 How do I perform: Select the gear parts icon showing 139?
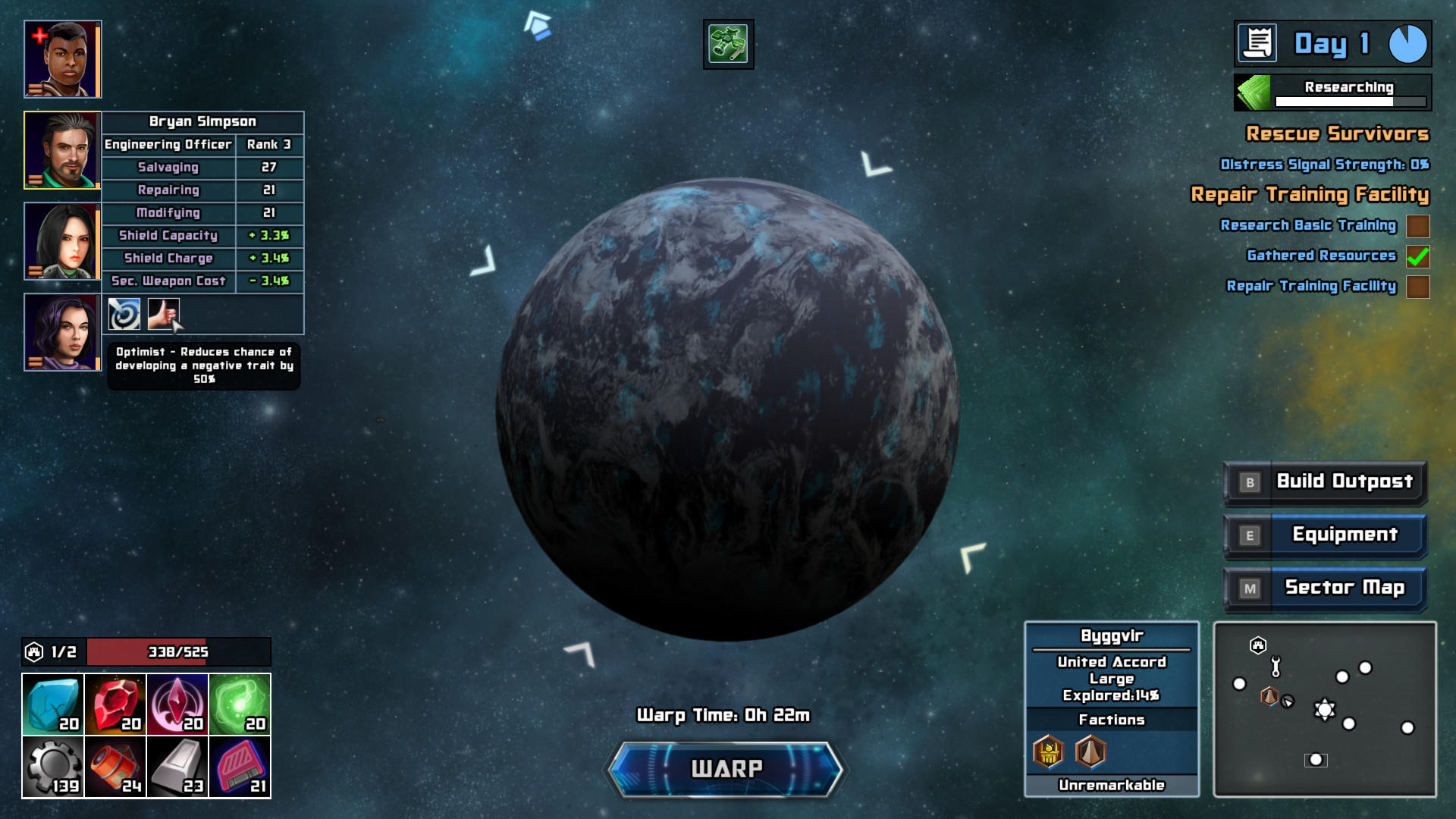coord(54,766)
